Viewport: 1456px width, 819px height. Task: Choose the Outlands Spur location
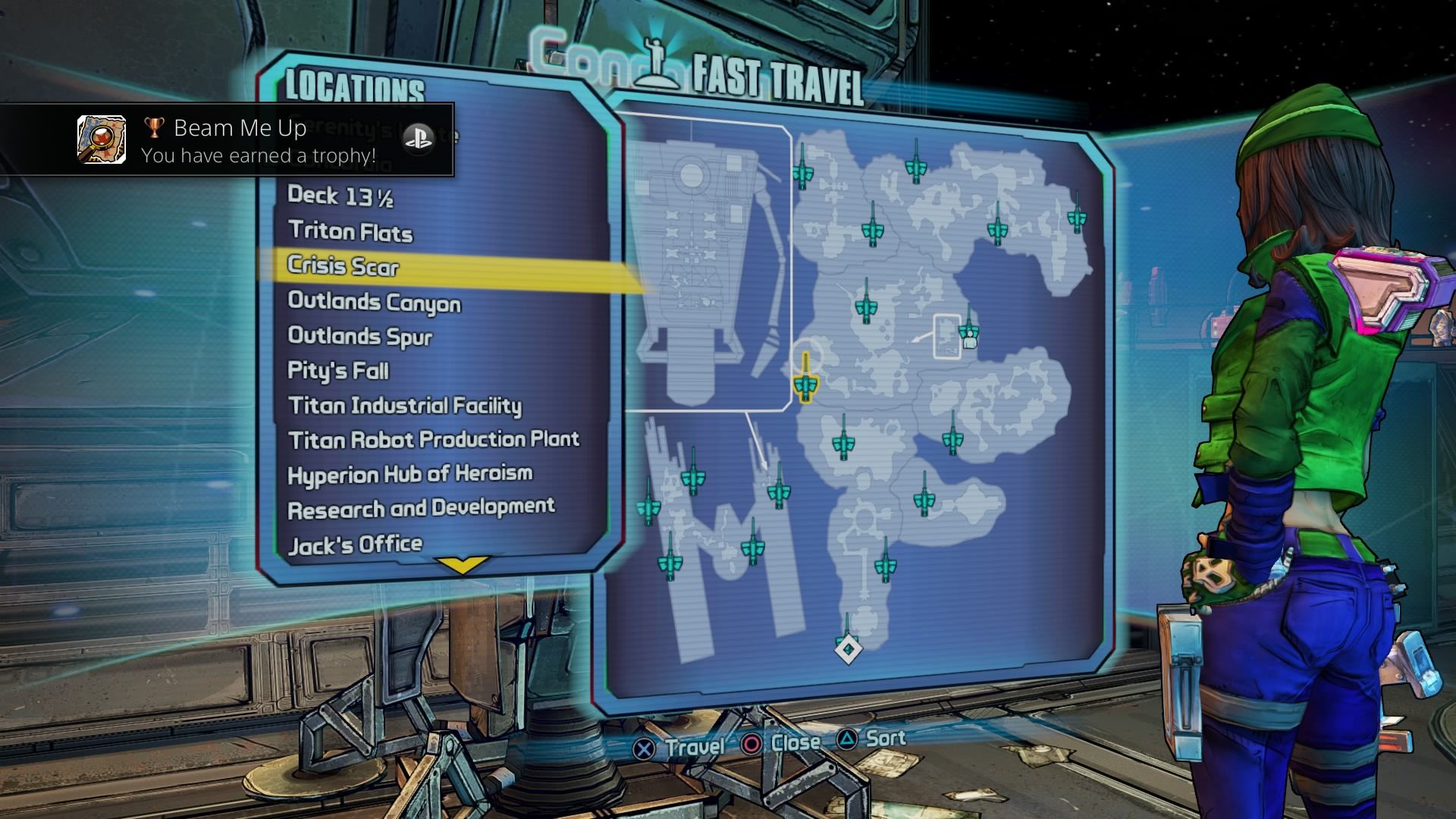(x=360, y=336)
